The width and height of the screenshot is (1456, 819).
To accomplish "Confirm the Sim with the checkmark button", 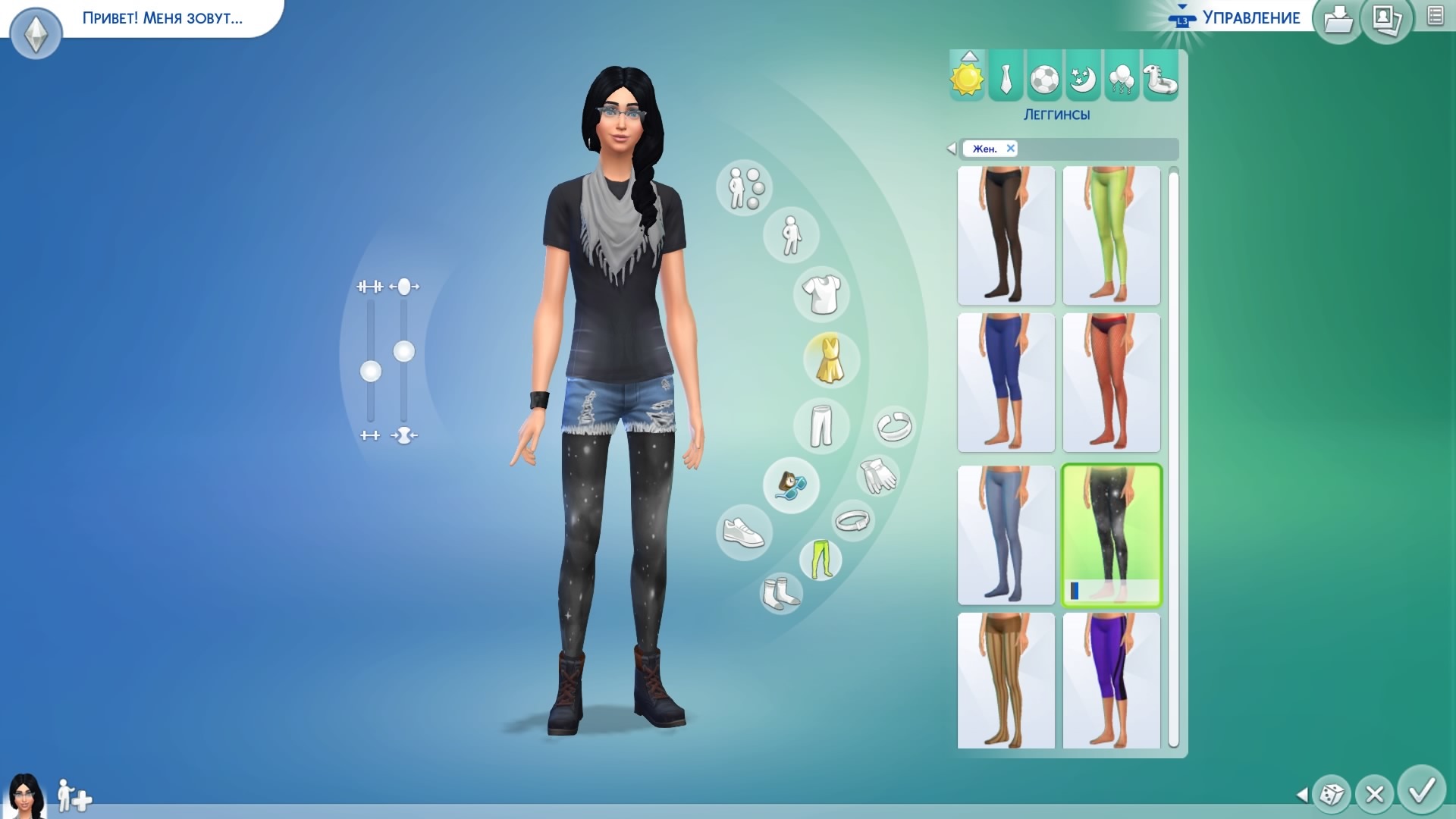I will click(x=1421, y=791).
